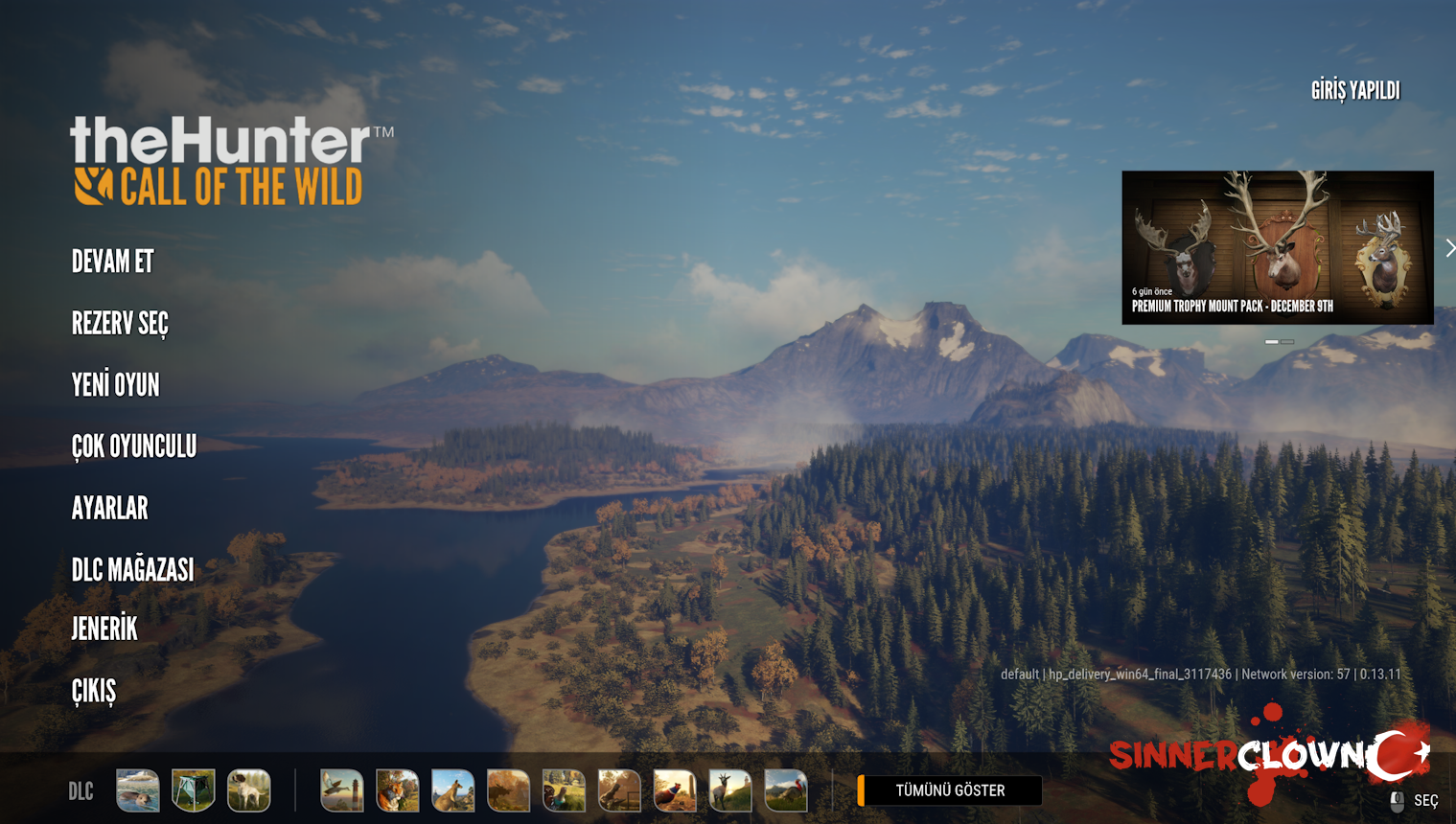Advance the news panel with the right arrow
The image size is (1456, 824).
[1449, 248]
